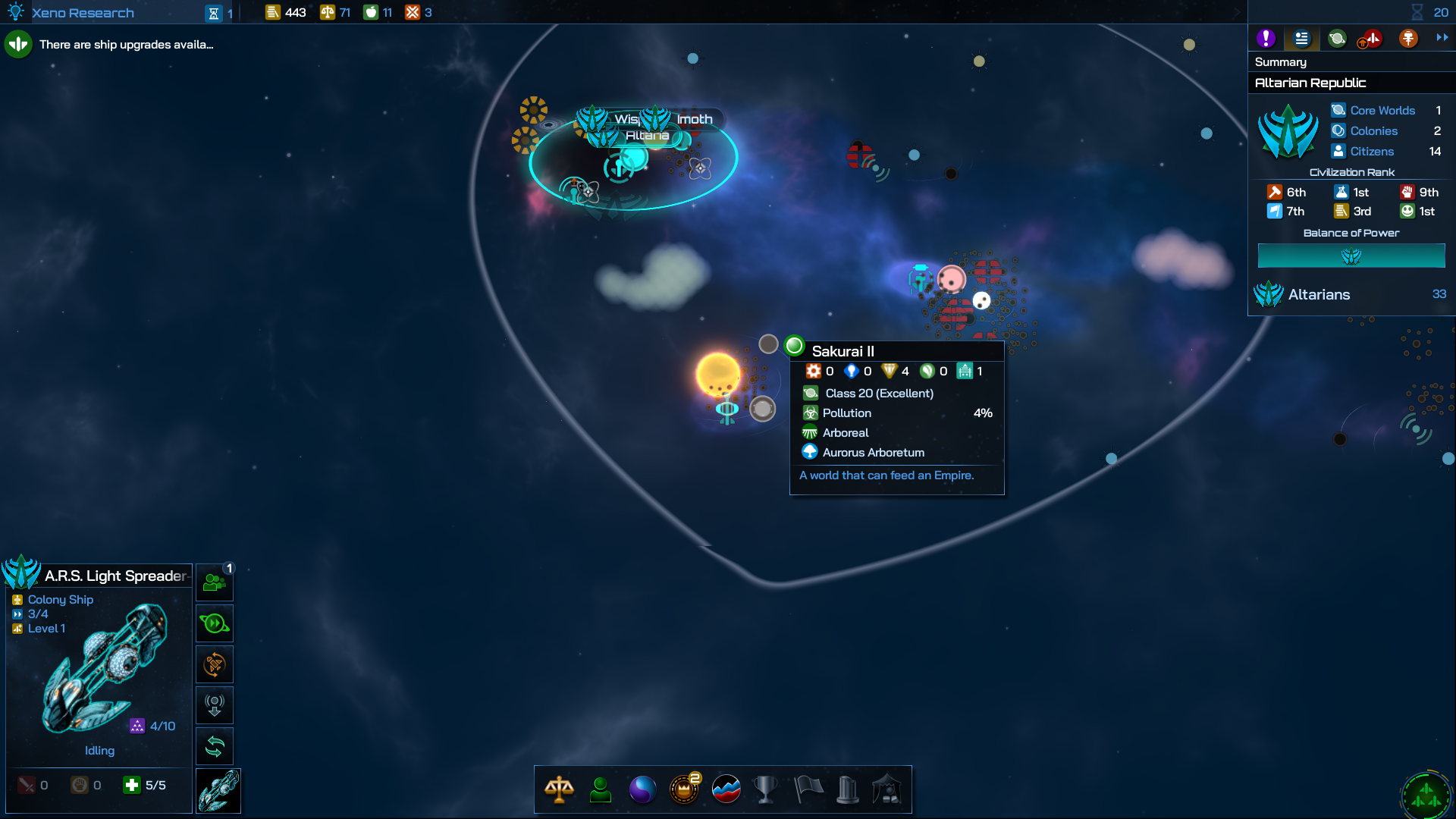Use the grey beacon down-arrow command
The image size is (1456, 819).
click(215, 706)
